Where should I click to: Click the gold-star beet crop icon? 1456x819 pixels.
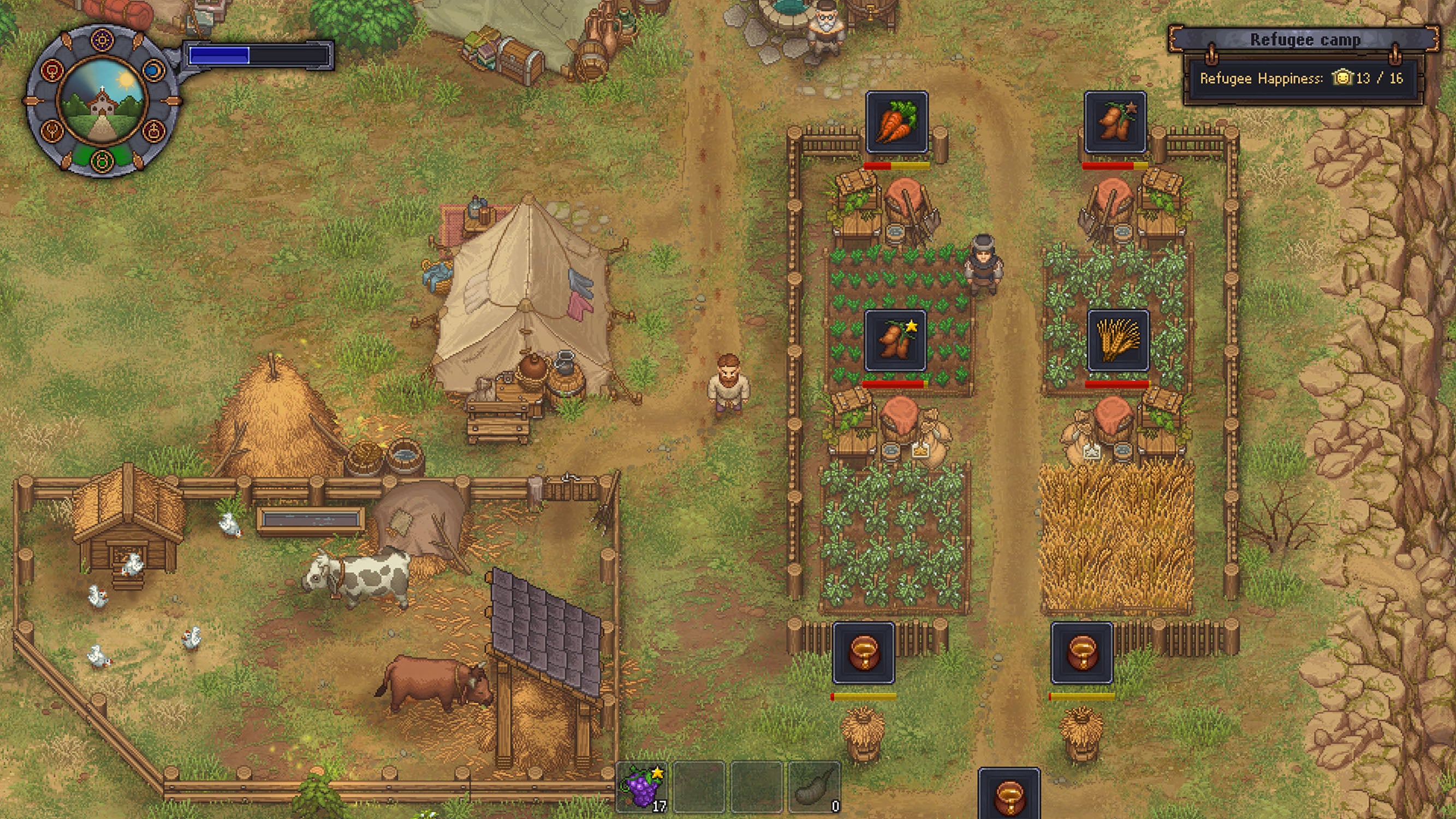(895, 339)
